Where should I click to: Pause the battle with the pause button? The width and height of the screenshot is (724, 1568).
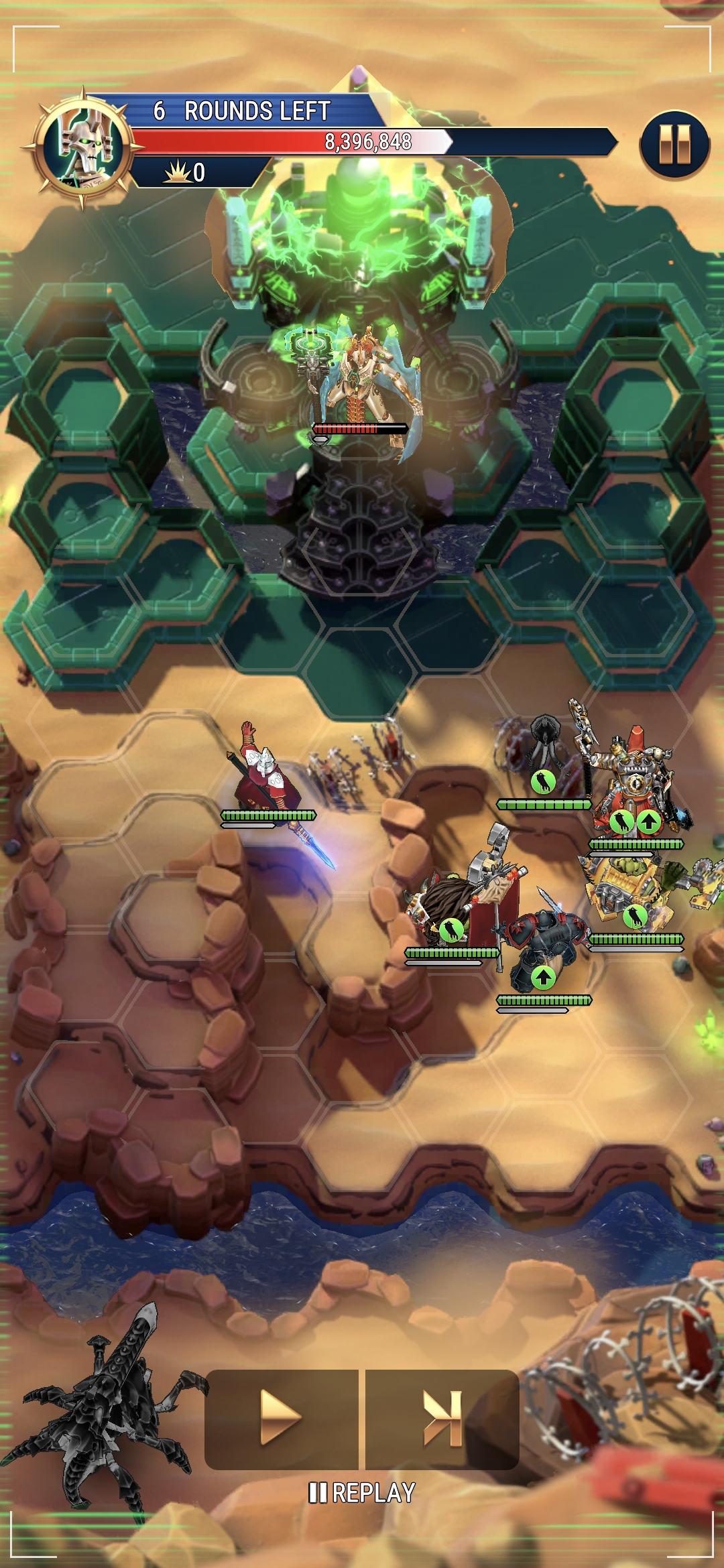(674, 145)
